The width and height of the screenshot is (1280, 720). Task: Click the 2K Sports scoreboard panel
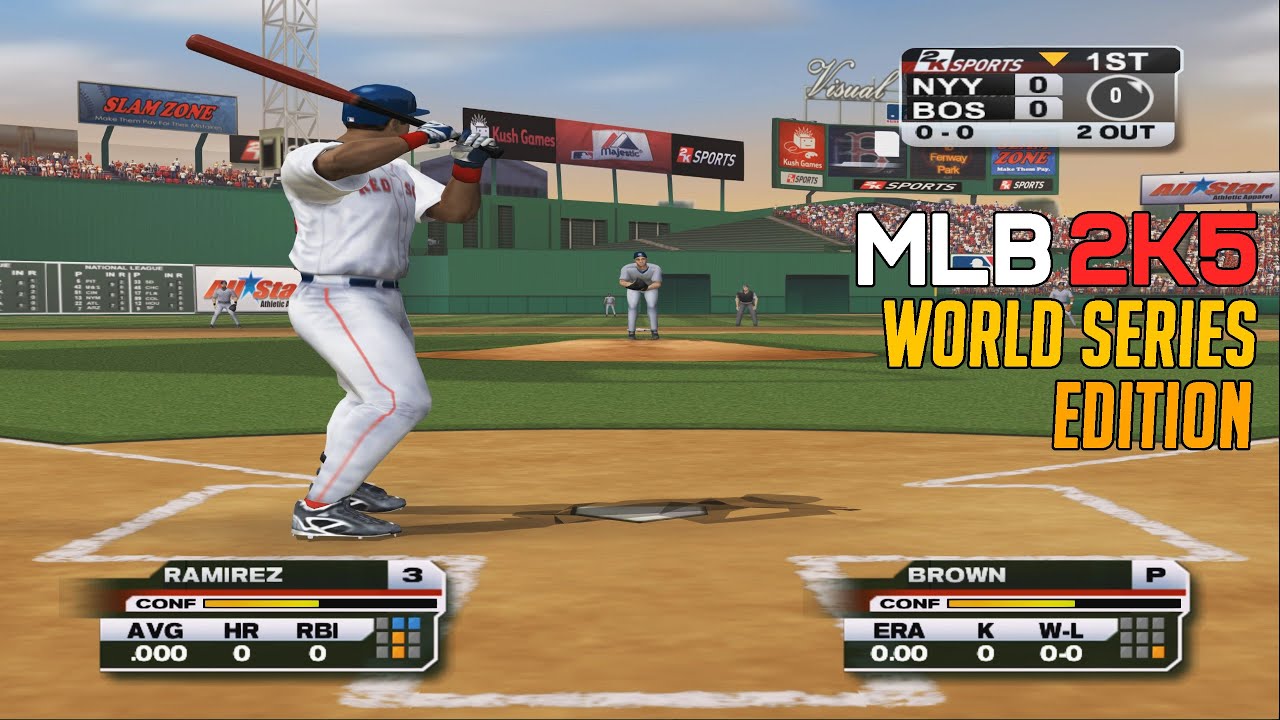point(1040,97)
